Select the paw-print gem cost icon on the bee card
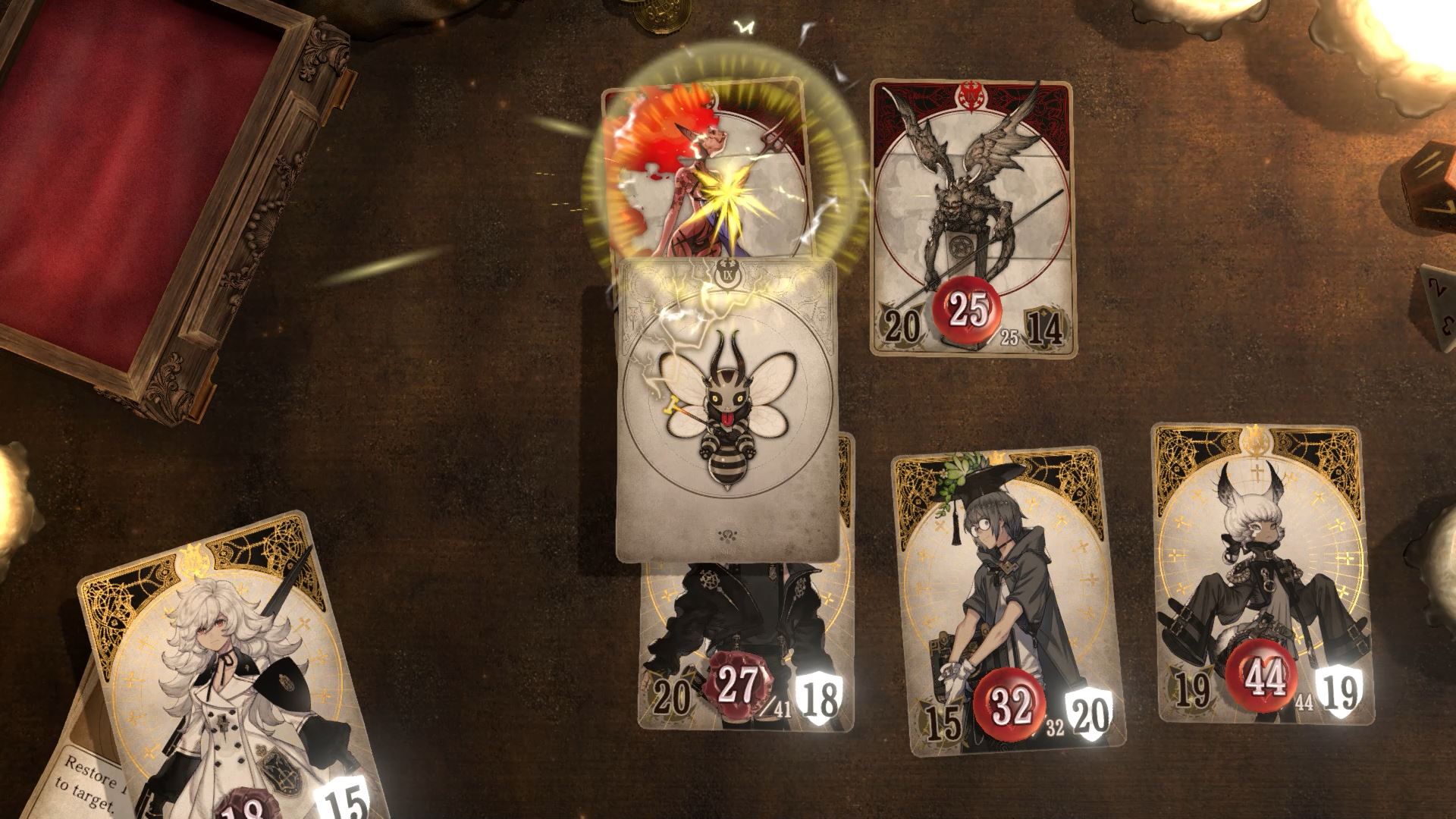Image resolution: width=1456 pixels, height=819 pixels. coord(726,535)
